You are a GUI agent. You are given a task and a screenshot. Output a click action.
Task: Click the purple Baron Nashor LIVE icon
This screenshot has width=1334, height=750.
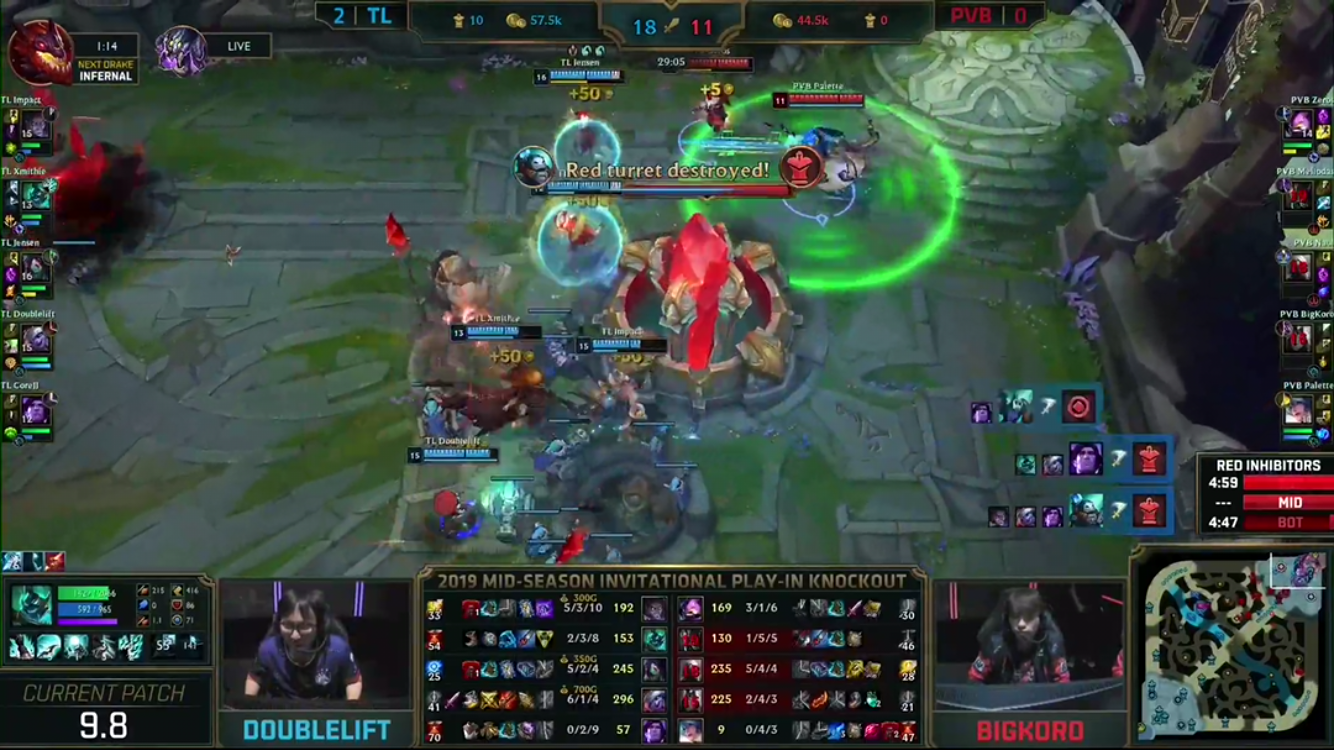click(x=181, y=50)
